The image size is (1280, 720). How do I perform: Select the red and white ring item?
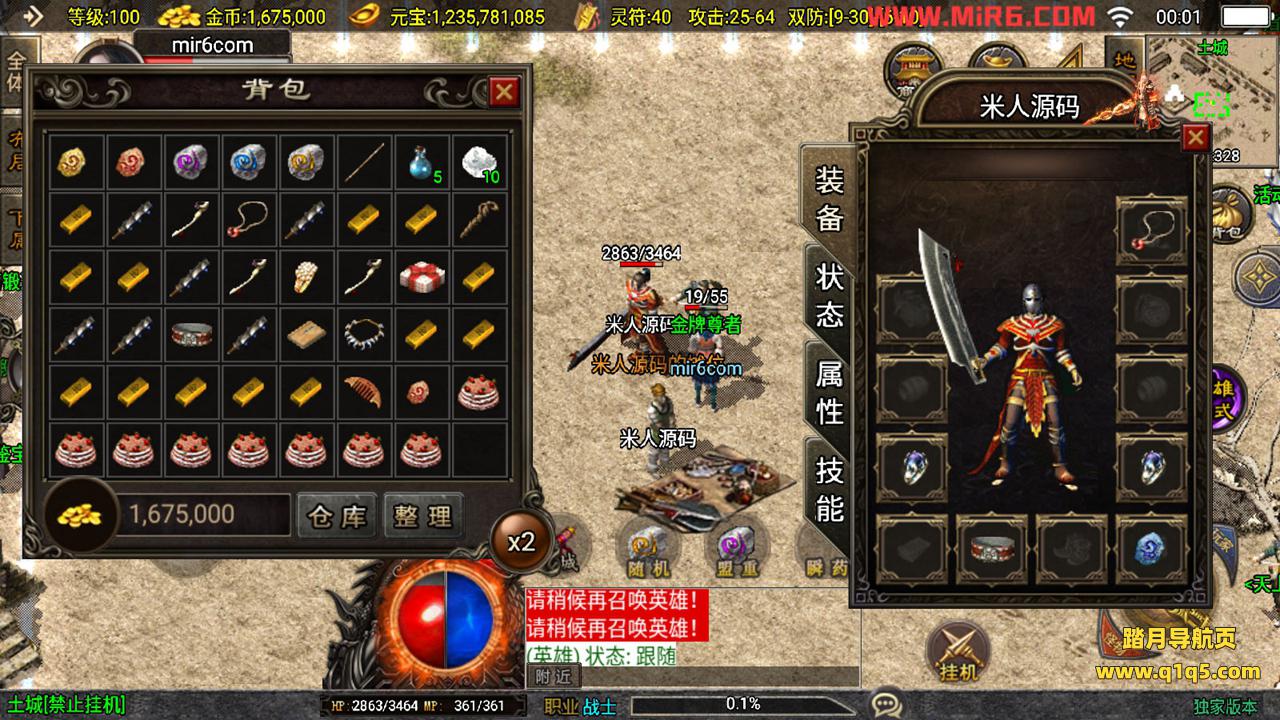193,334
